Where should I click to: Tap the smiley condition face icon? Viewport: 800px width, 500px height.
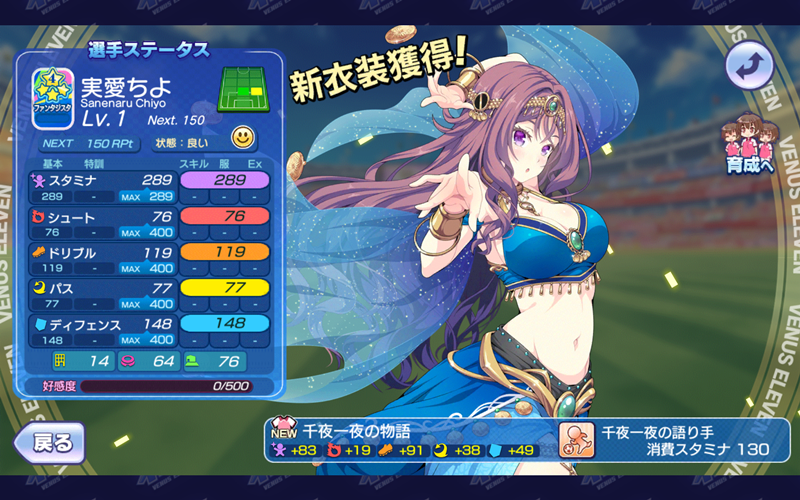point(244,138)
